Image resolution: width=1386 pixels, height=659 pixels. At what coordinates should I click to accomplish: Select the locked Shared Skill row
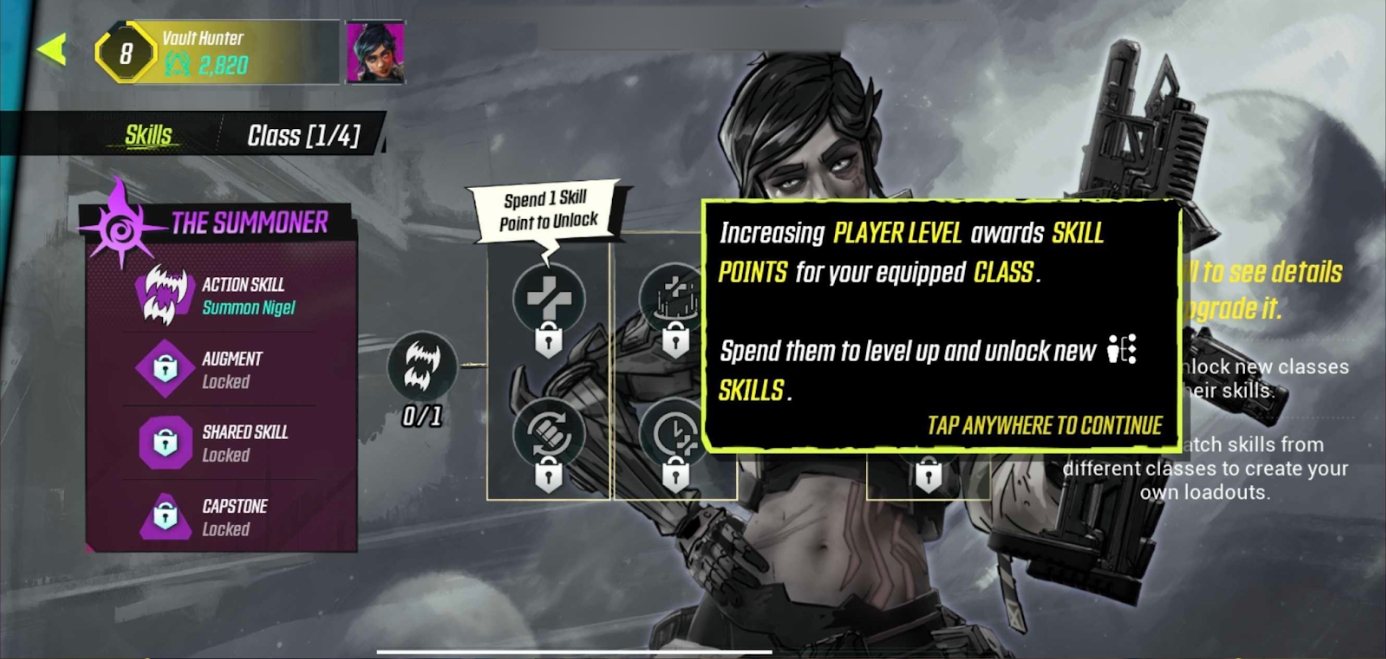coord(220,443)
